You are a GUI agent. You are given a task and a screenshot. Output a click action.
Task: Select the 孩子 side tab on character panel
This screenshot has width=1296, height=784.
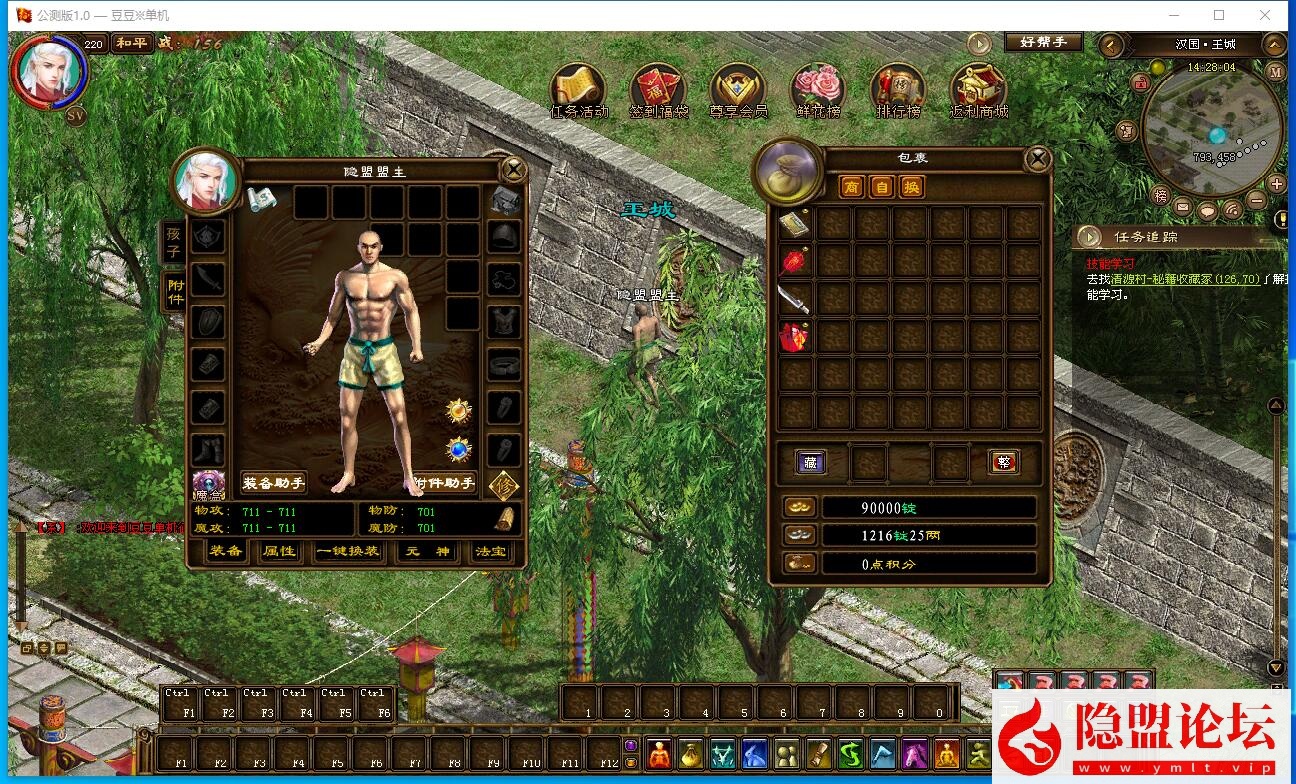pyautogui.click(x=173, y=243)
